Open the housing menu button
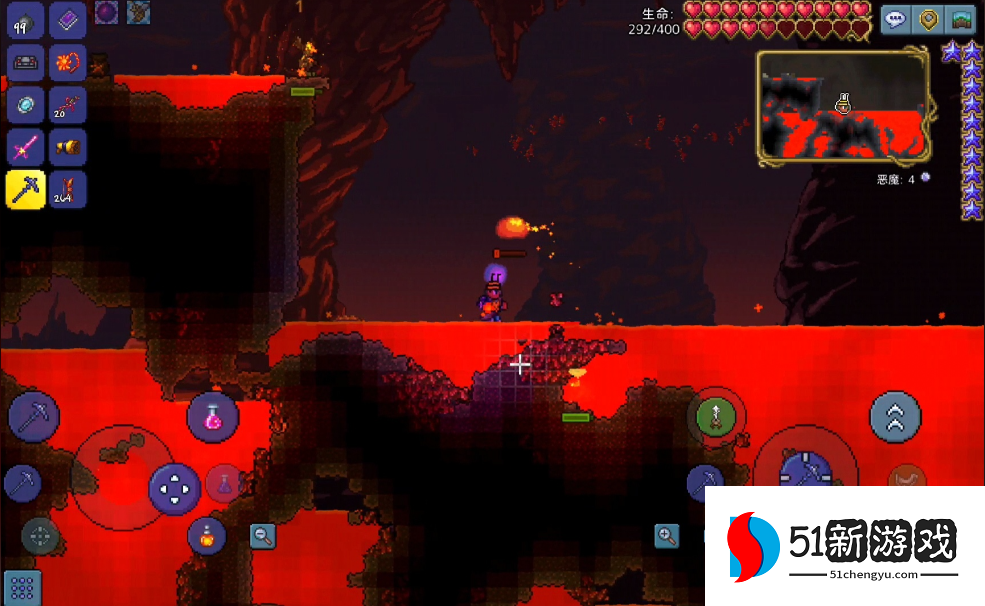 [x=961, y=20]
